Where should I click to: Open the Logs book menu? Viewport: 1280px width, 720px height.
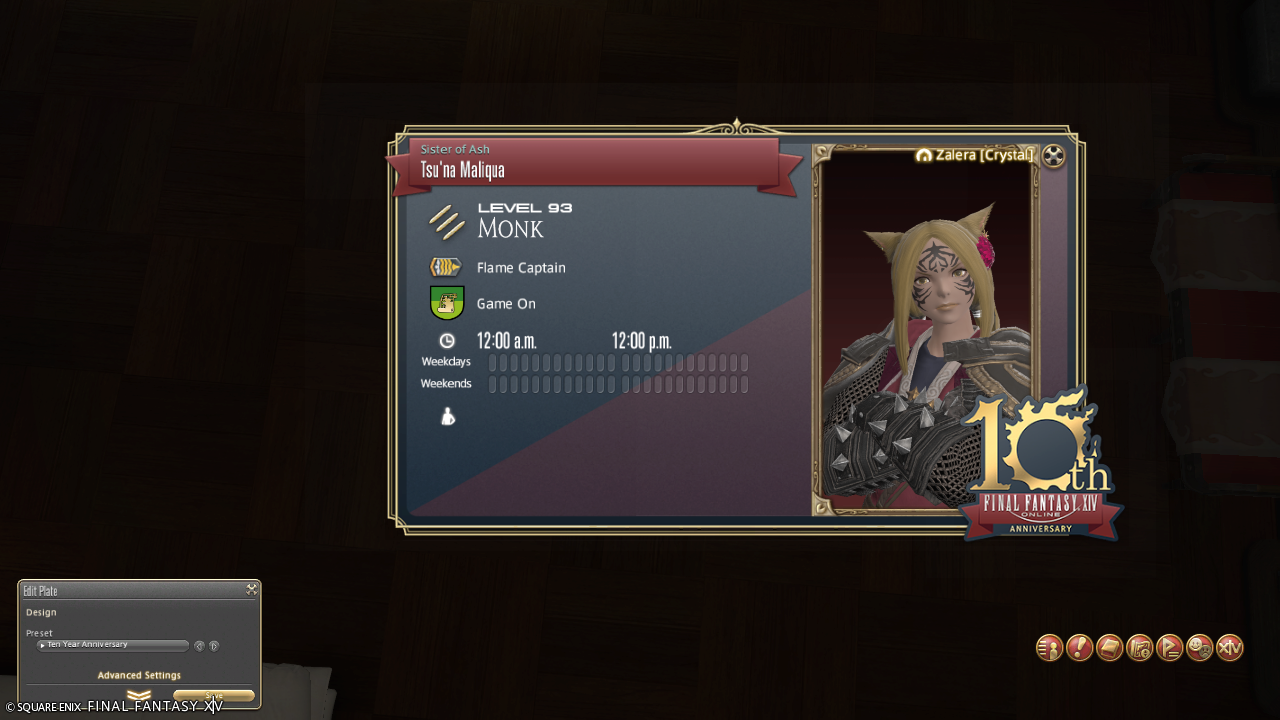click(x=1109, y=648)
